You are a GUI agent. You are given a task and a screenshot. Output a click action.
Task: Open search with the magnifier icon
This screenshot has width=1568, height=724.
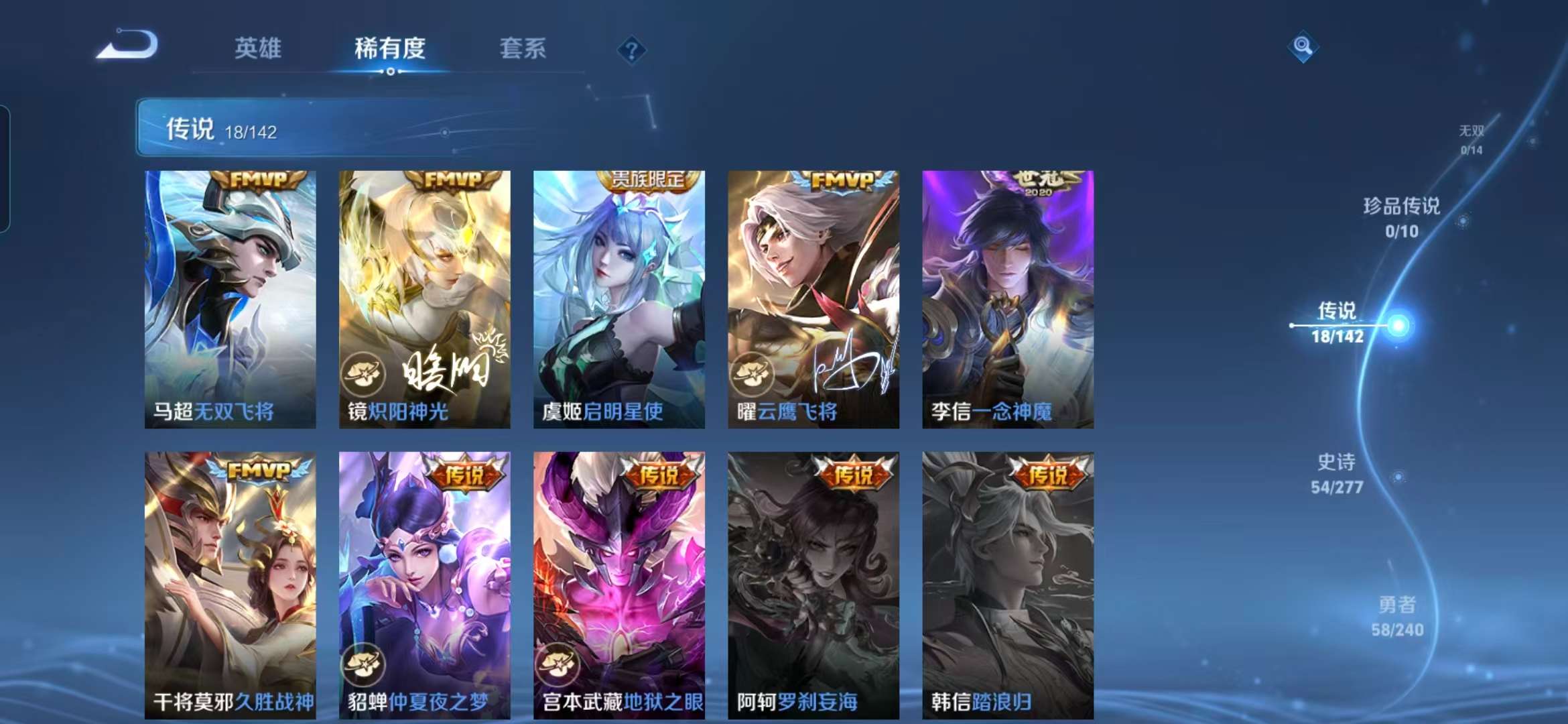tap(1303, 46)
